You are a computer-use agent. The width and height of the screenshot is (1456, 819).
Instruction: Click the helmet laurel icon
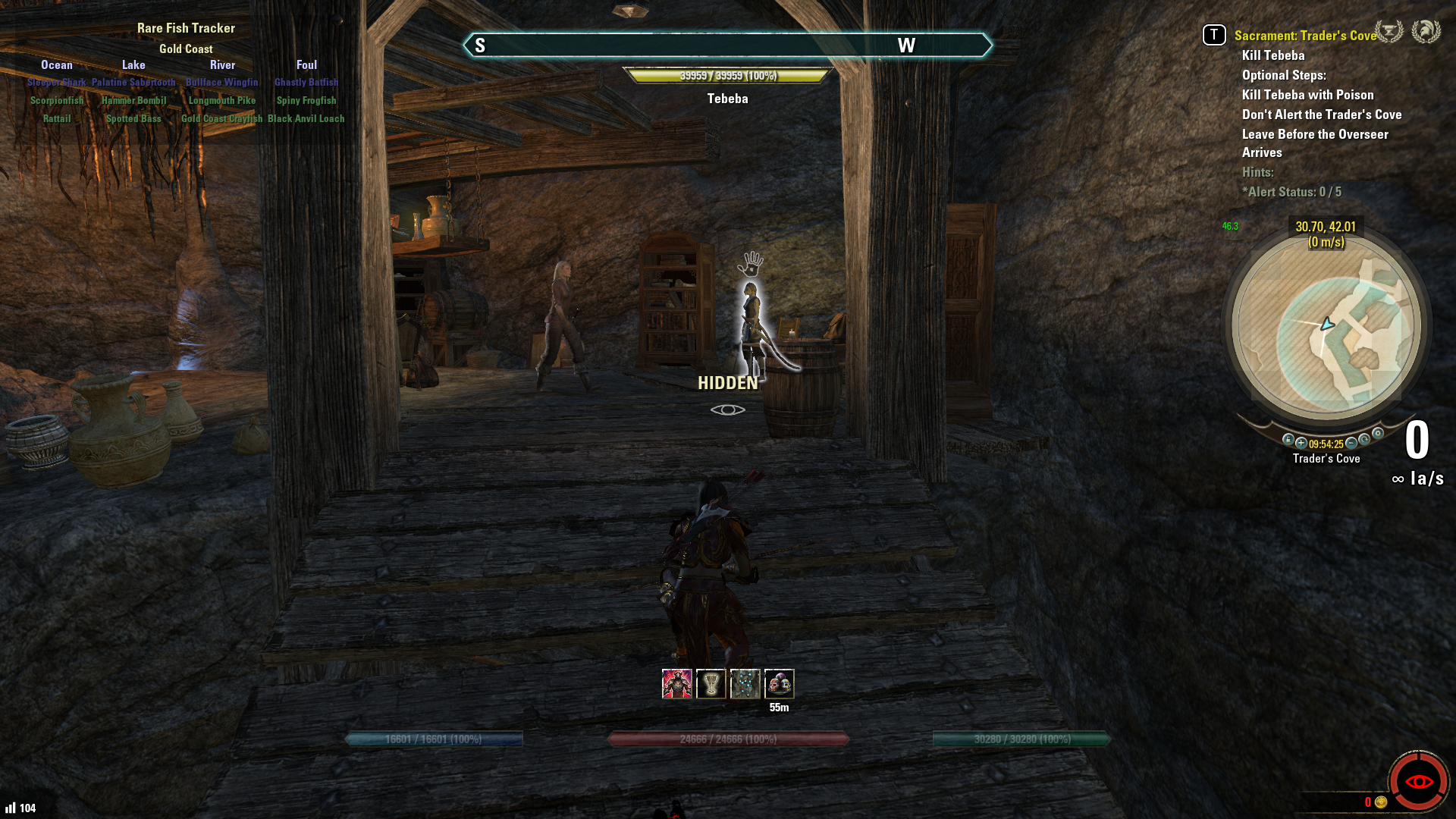pos(1426,32)
